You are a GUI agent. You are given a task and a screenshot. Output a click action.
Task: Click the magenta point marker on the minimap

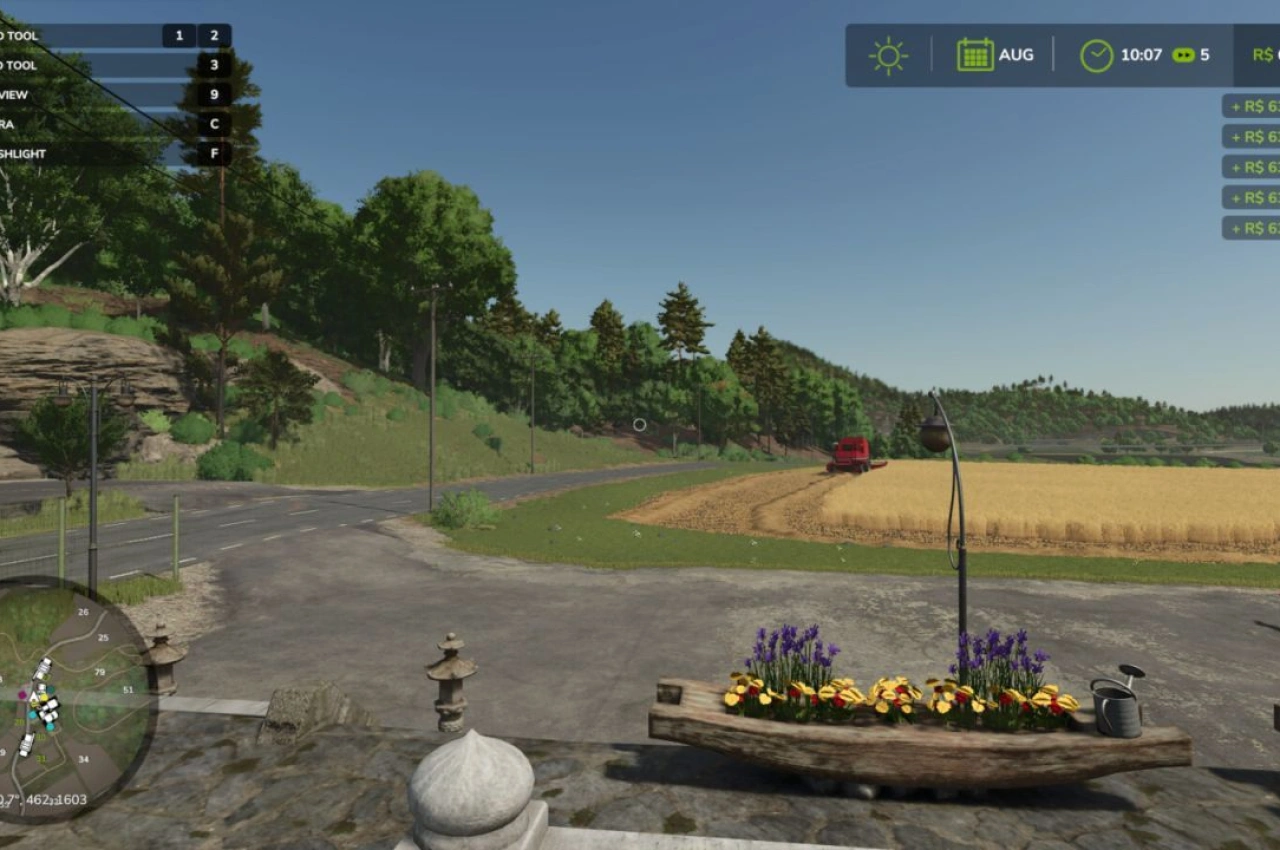(x=22, y=694)
